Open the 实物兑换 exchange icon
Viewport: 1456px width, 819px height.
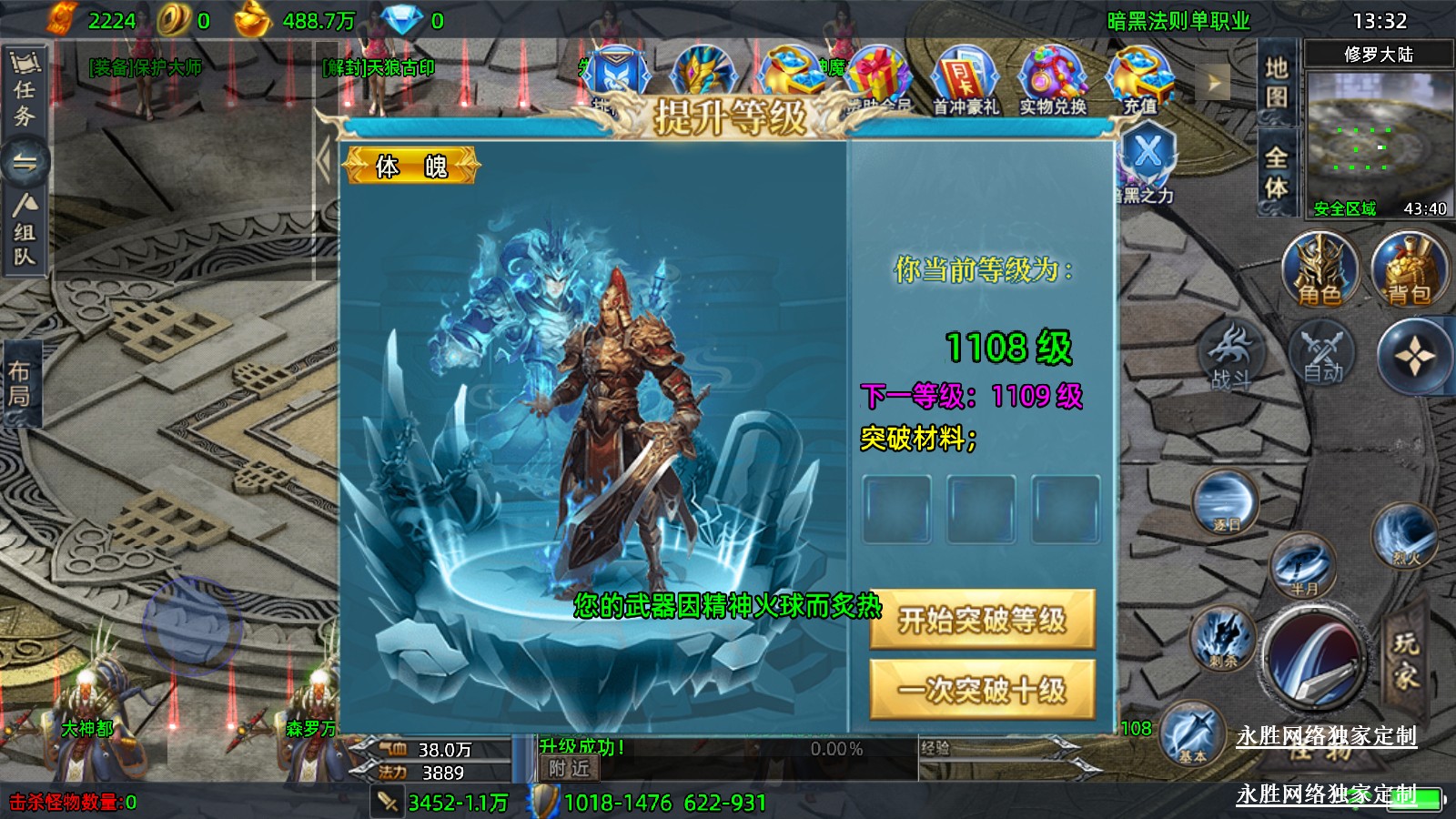pos(1053,82)
